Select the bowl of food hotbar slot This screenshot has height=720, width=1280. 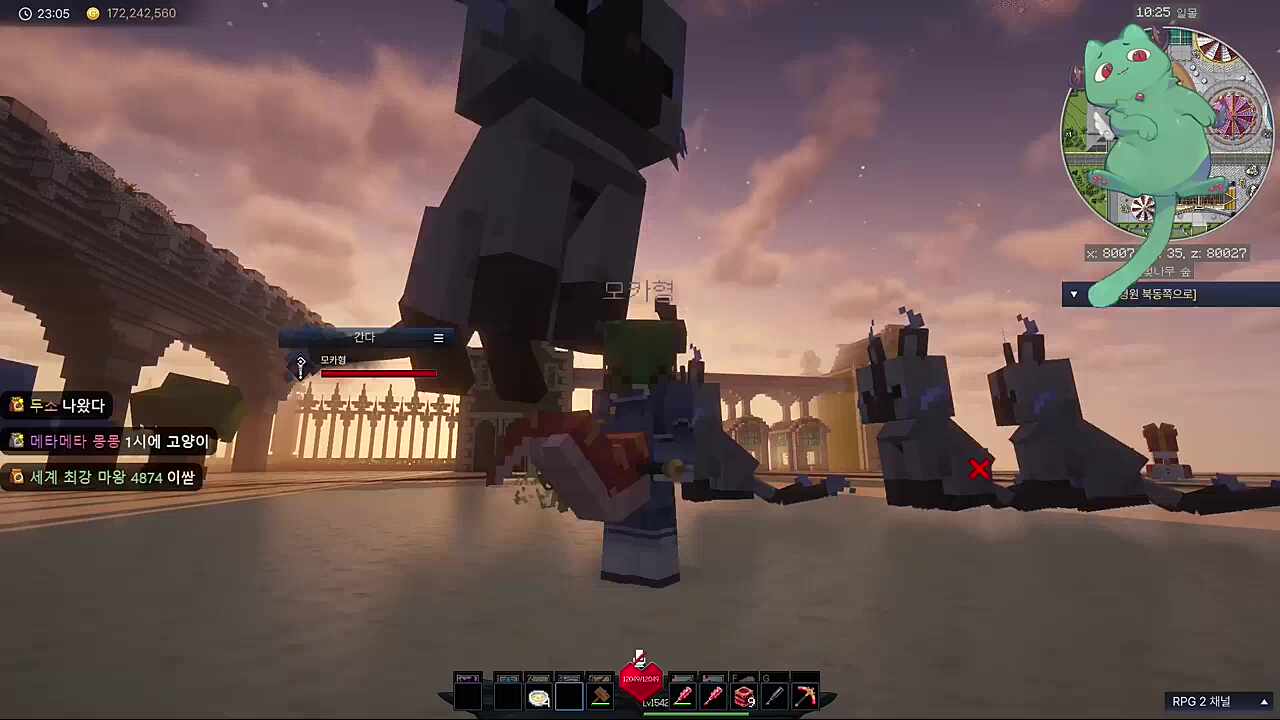click(x=539, y=697)
